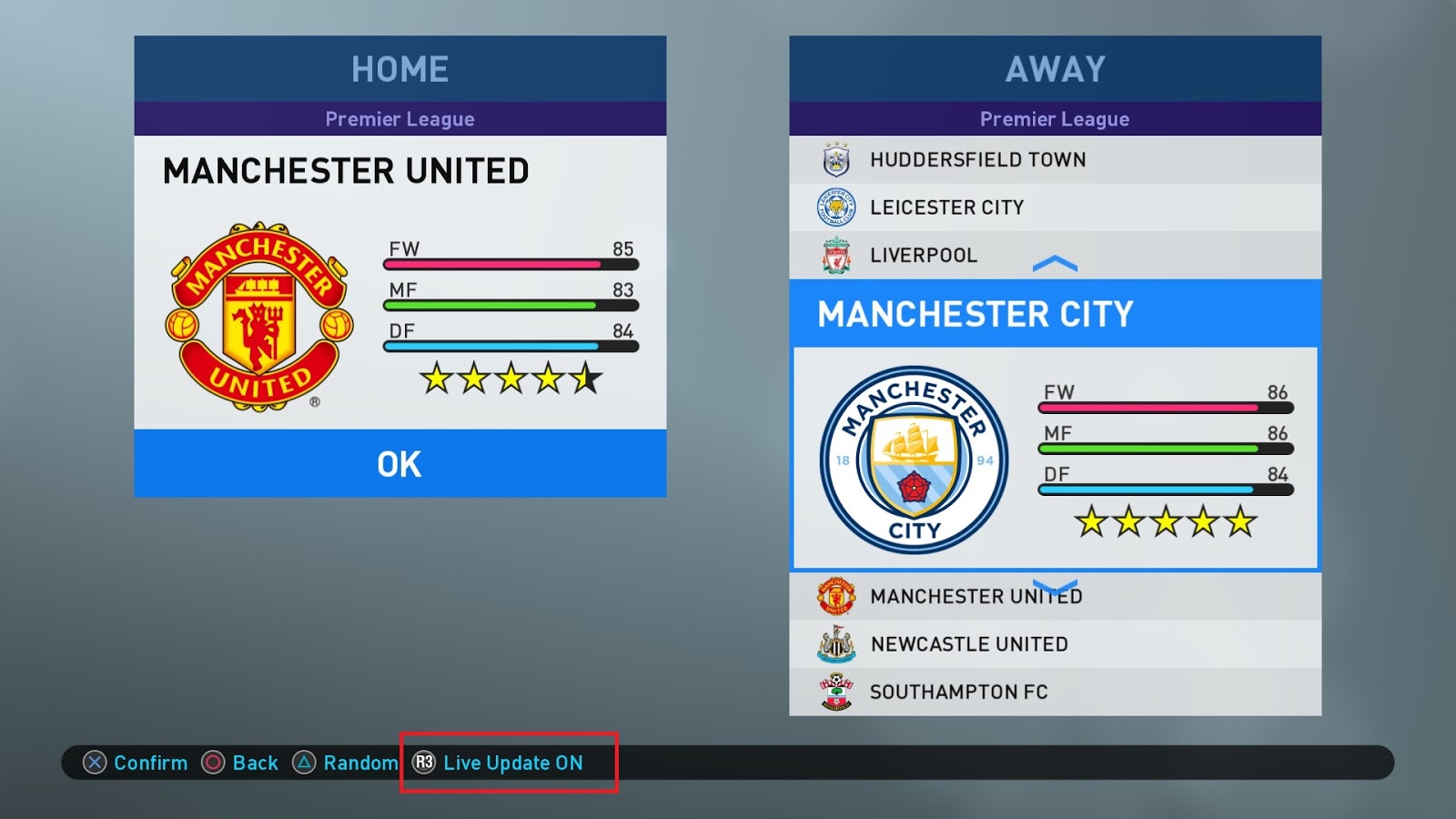The height and width of the screenshot is (819, 1456).
Task: Click the circle Back control
Action: [211, 763]
